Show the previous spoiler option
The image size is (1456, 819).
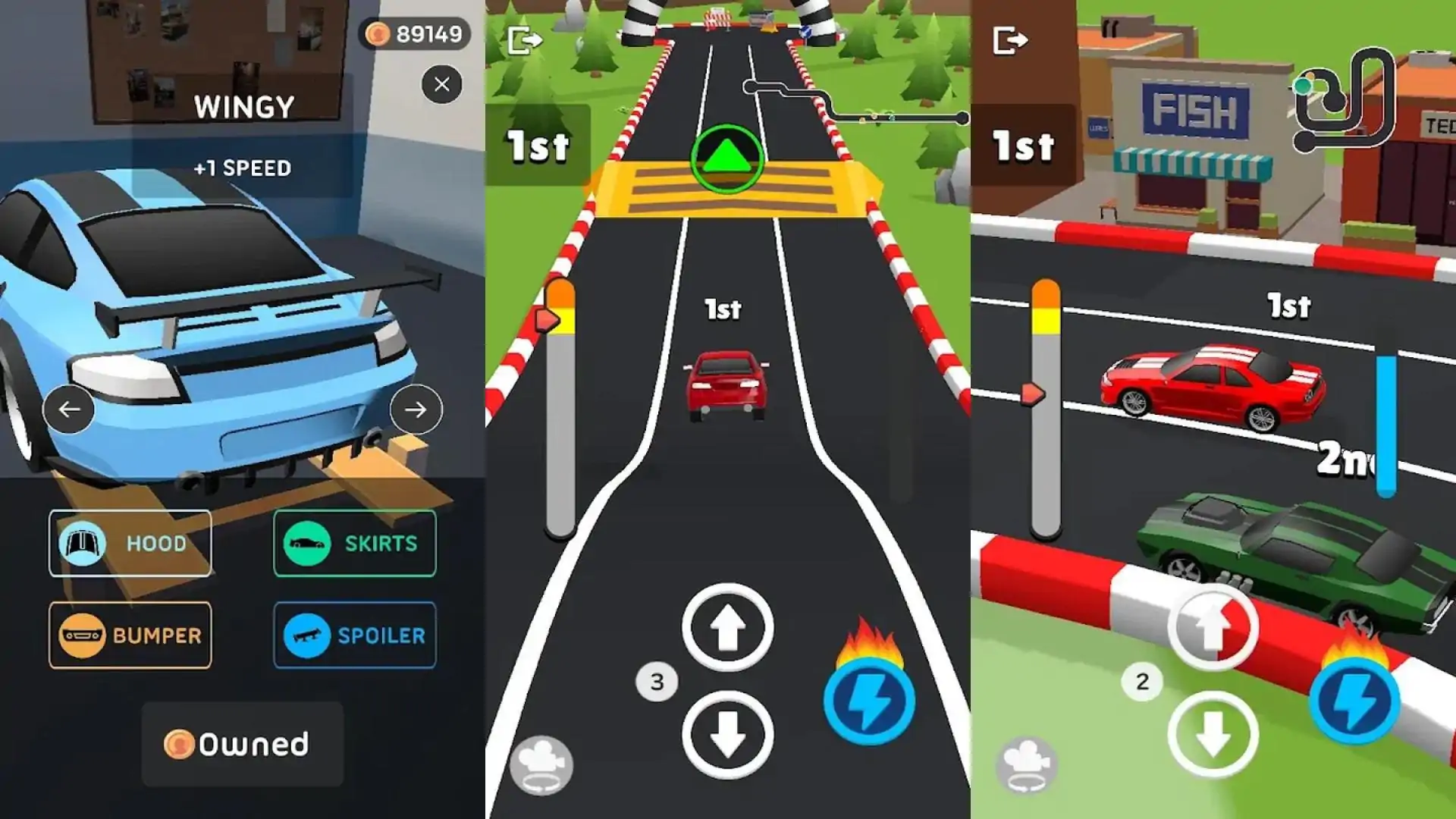tap(69, 409)
